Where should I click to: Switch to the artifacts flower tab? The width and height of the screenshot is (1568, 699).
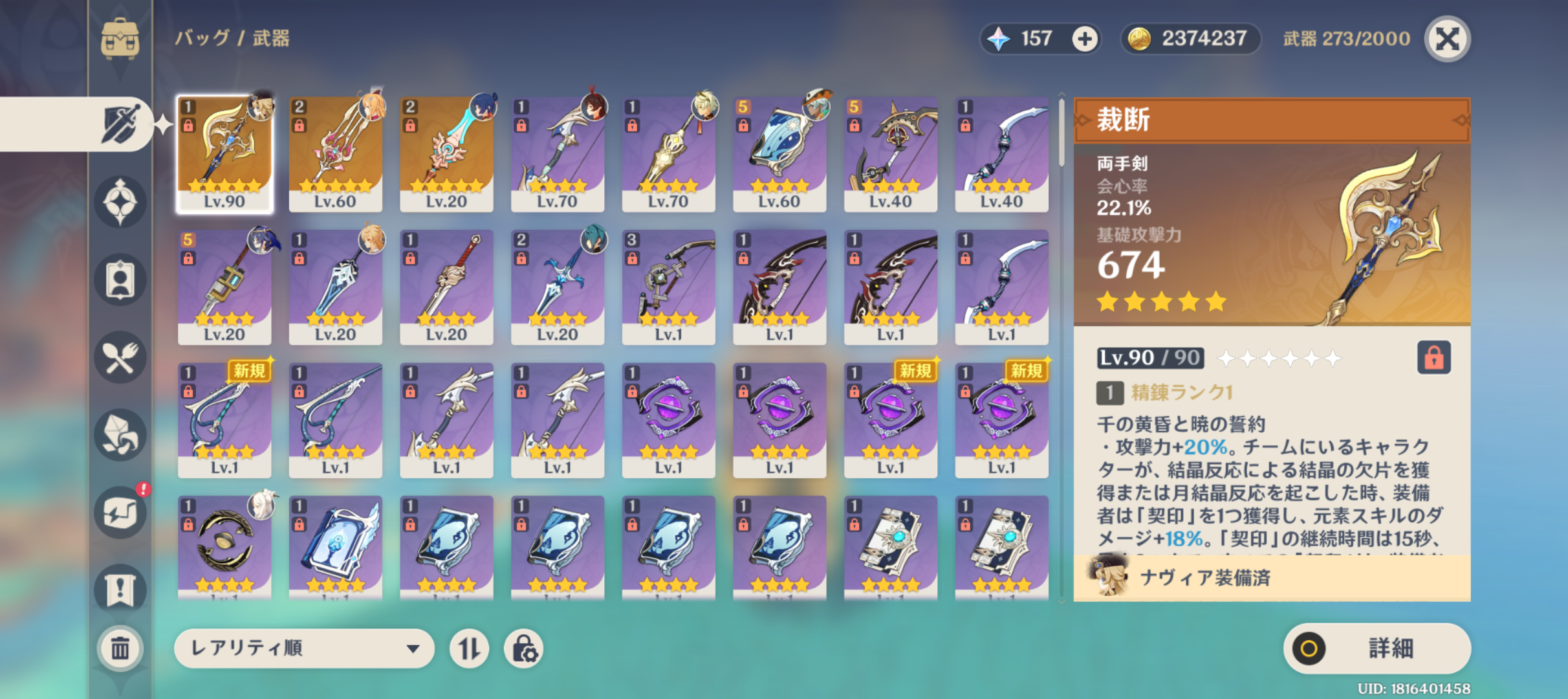click(120, 202)
